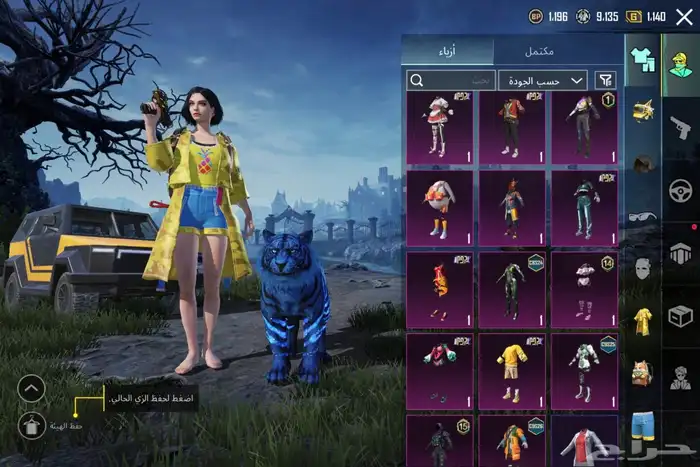Save the current outfit with the hanger button
The height and width of the screenshot is (467, 700).
(32, 426)
